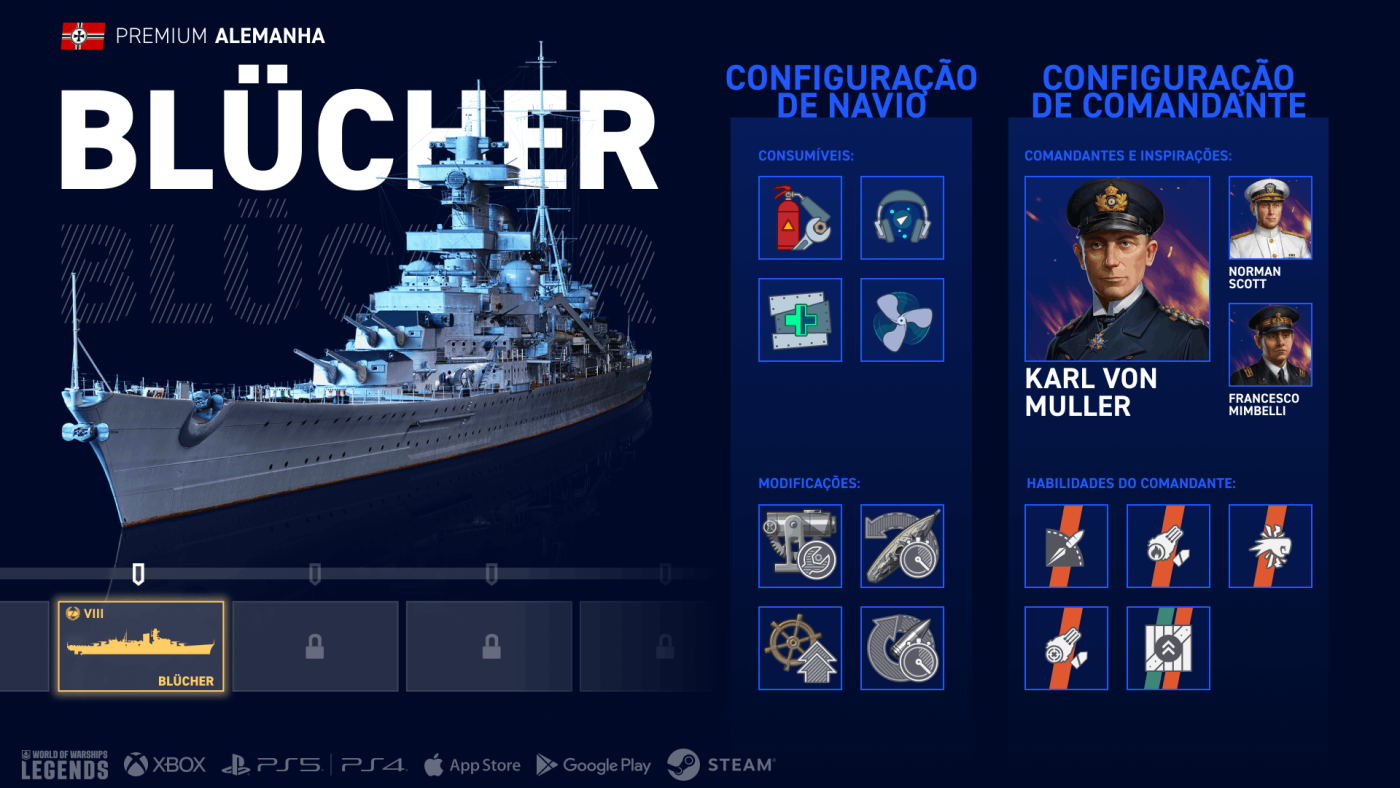Click the App Store logo
Viewport: 1400px width, 788px height.
(x=472, y=765)
